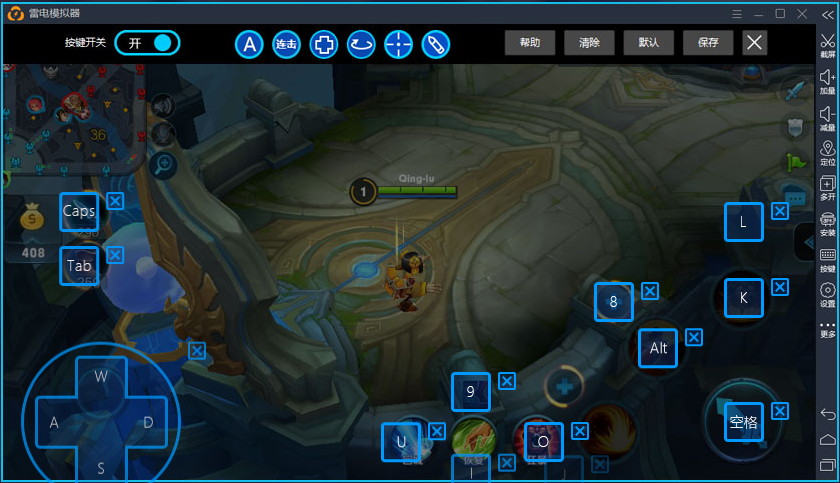Select the bullet fire mapping tool
Viewport: 840px width, 483px height.
pyautogui.click(x=435, y=44)
